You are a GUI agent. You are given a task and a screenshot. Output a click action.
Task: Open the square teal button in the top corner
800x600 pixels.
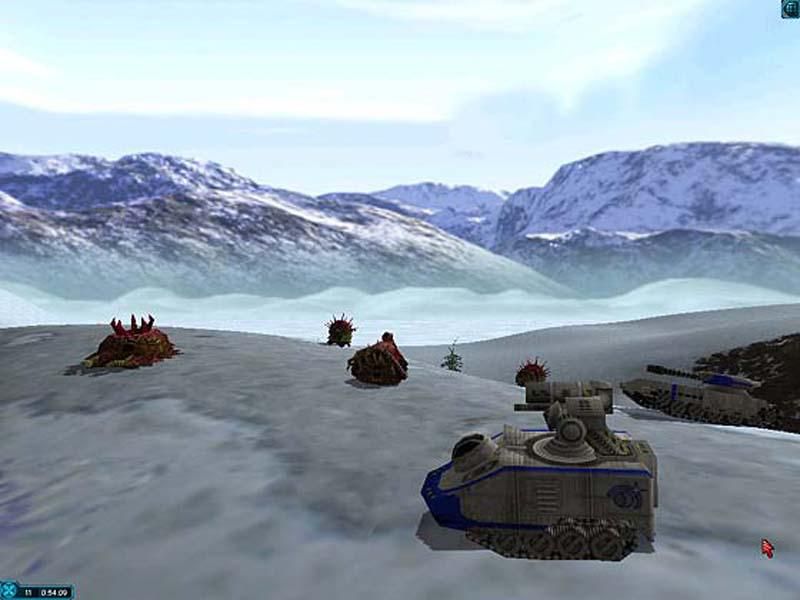[x=790, y=9]
